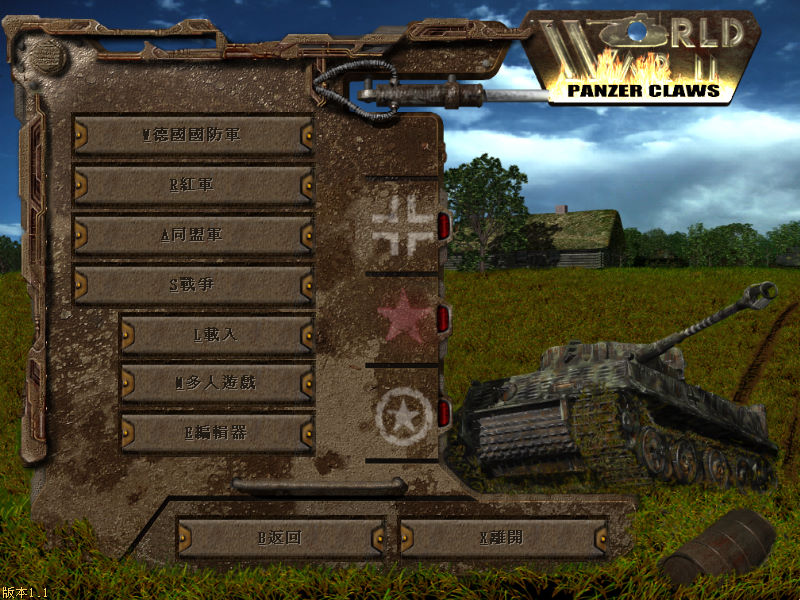Select the 德國國防軍 Wehrmacht campaign
This screenshot has width=800, height=600.
(x=193, y=135)
